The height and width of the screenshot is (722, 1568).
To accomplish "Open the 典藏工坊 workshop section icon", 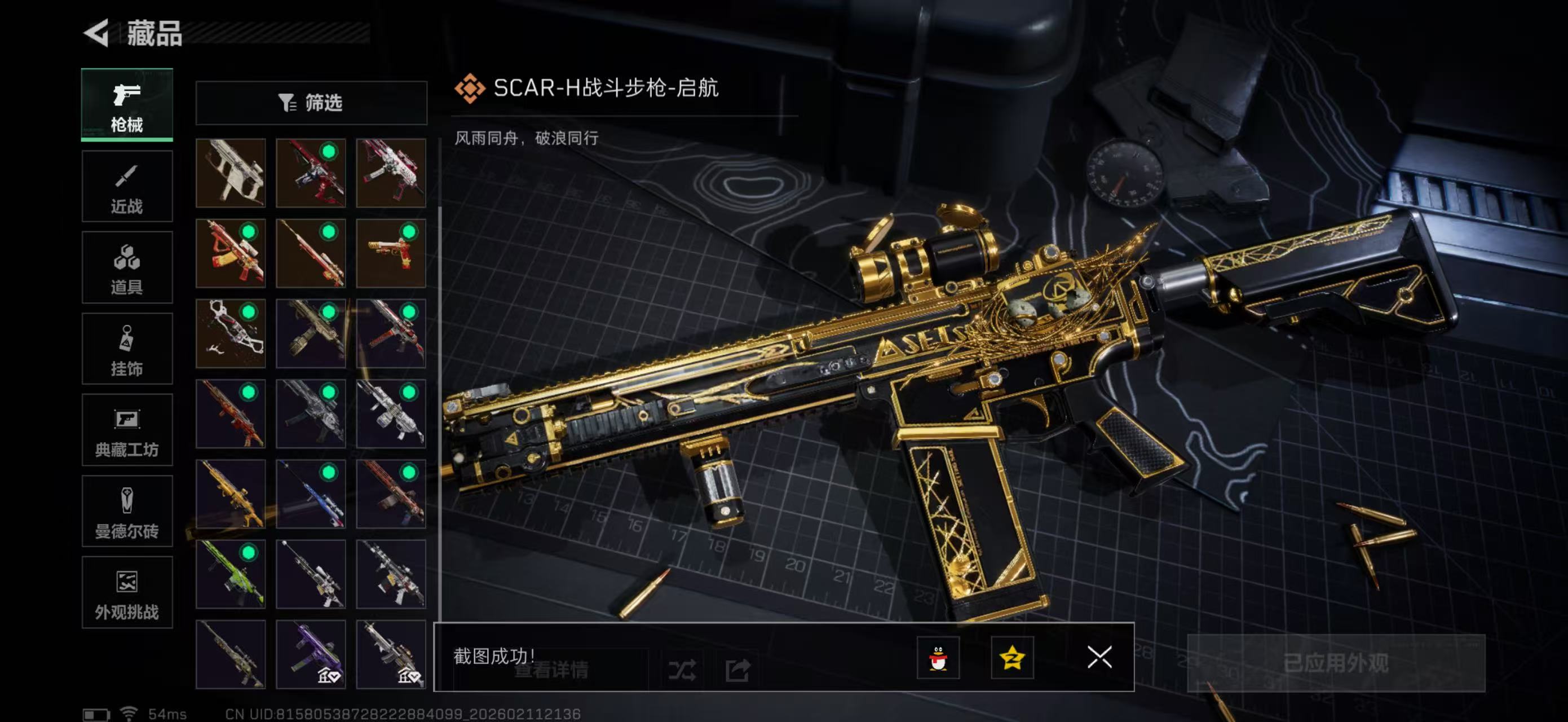I will pos(127,430).
